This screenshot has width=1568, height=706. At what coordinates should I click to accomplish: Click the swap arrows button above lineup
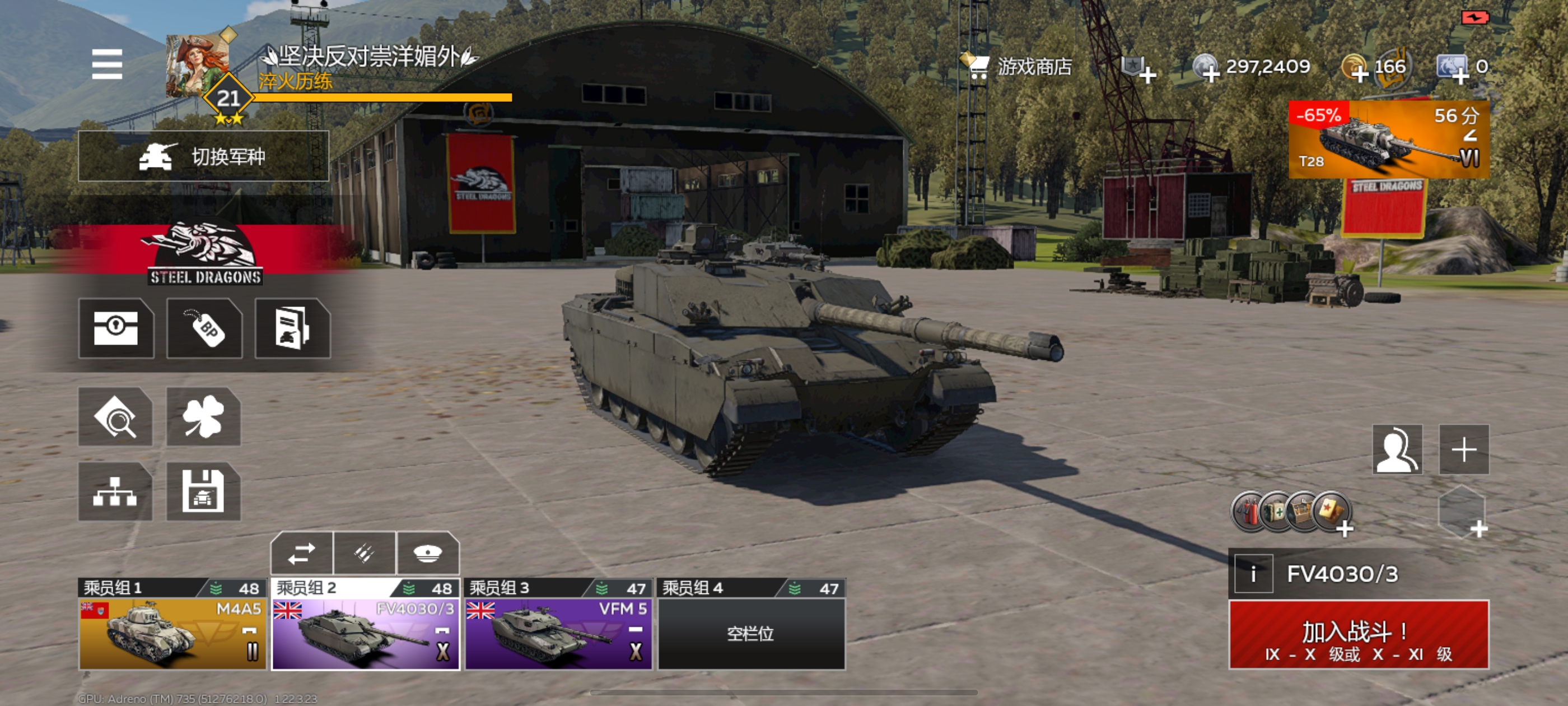click(x=302, y=554)
